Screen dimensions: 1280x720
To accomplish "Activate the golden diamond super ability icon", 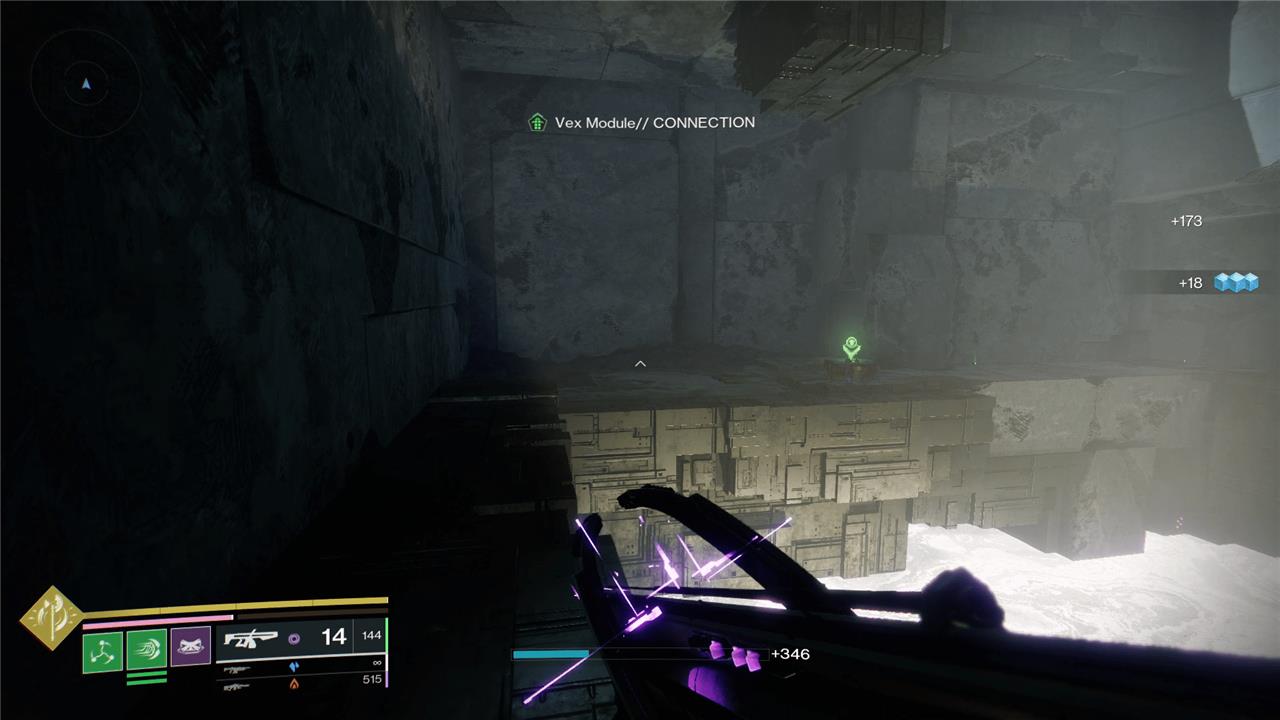I will click(x=51, y=618).
